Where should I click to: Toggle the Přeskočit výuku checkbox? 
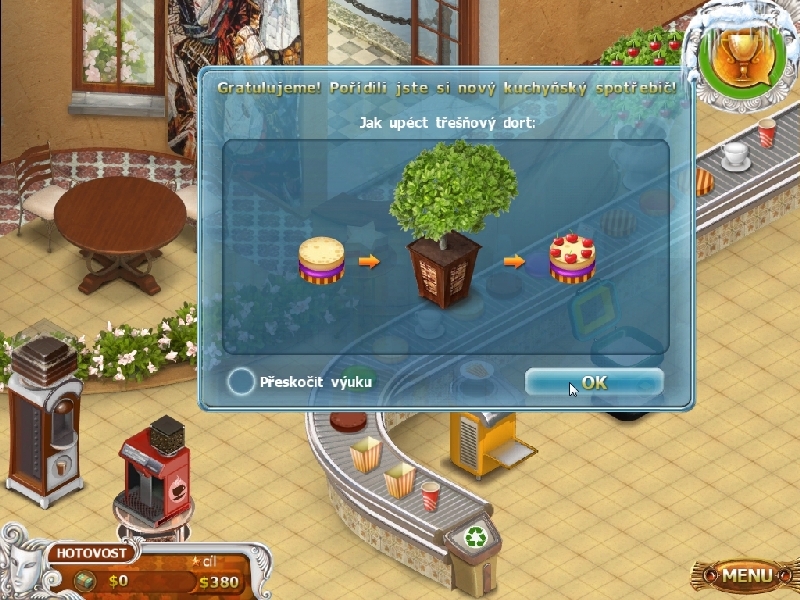click(x=241, y=382)
